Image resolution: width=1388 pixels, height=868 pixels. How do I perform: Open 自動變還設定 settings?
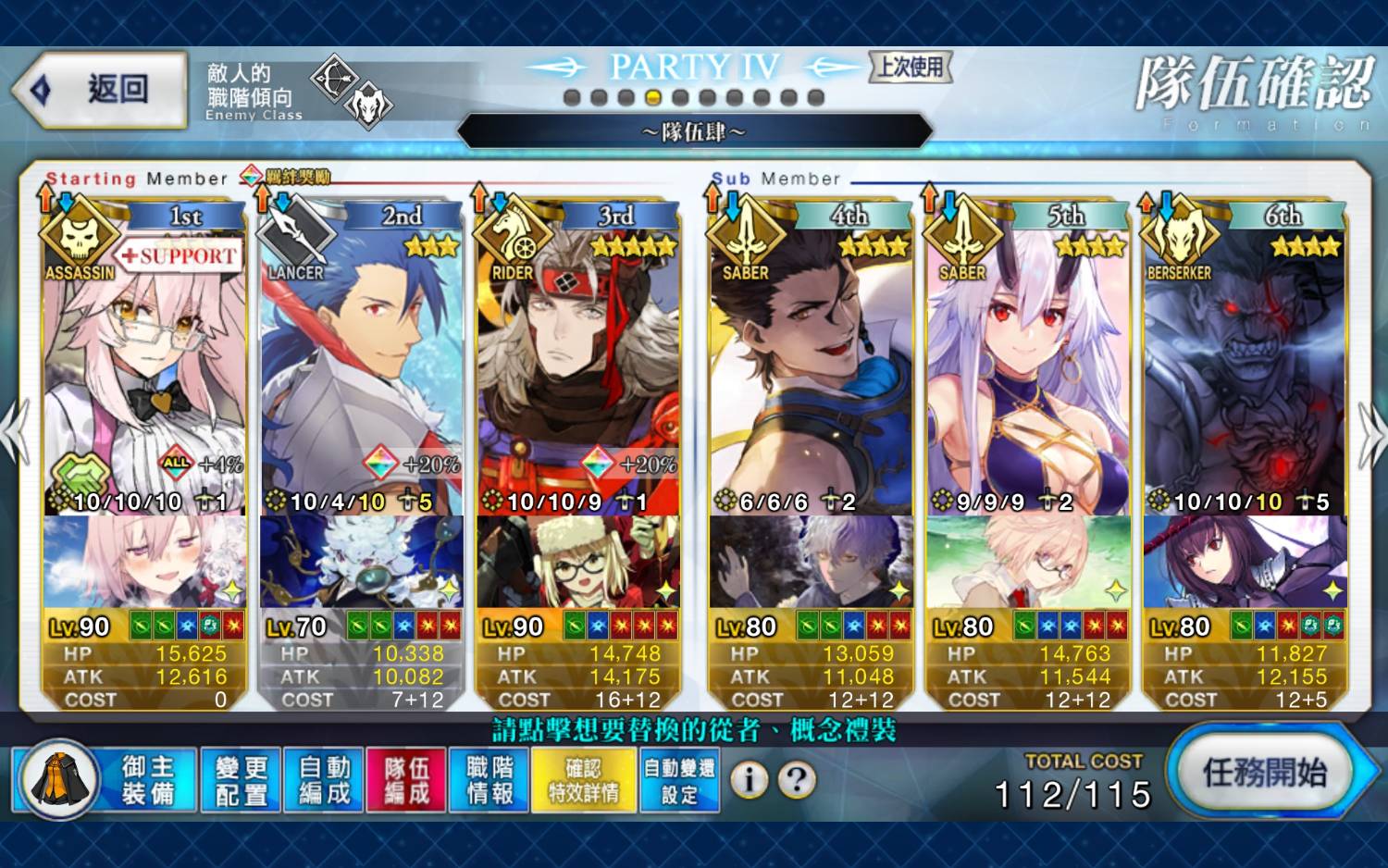tap(679, 780)
